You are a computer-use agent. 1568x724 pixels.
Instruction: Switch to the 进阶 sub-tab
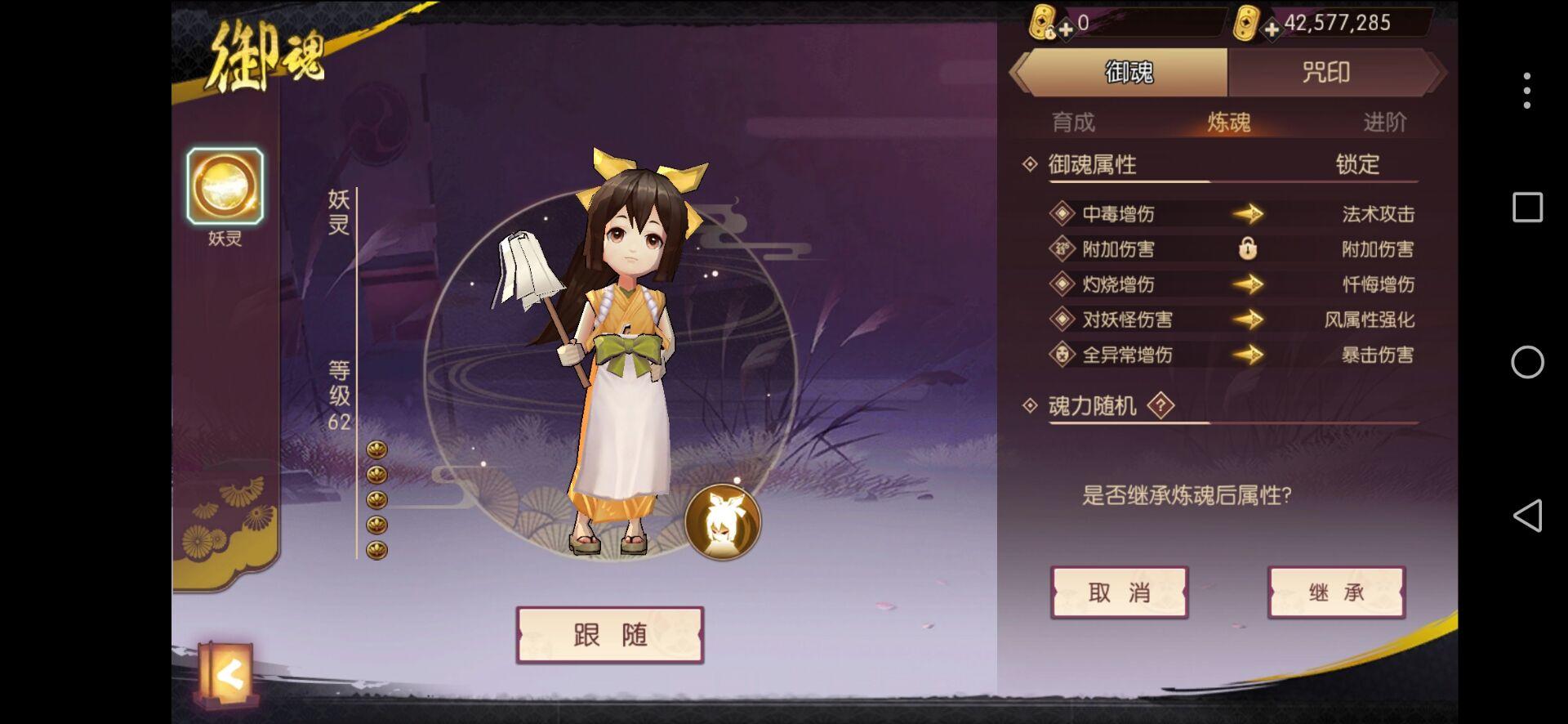1386,121
